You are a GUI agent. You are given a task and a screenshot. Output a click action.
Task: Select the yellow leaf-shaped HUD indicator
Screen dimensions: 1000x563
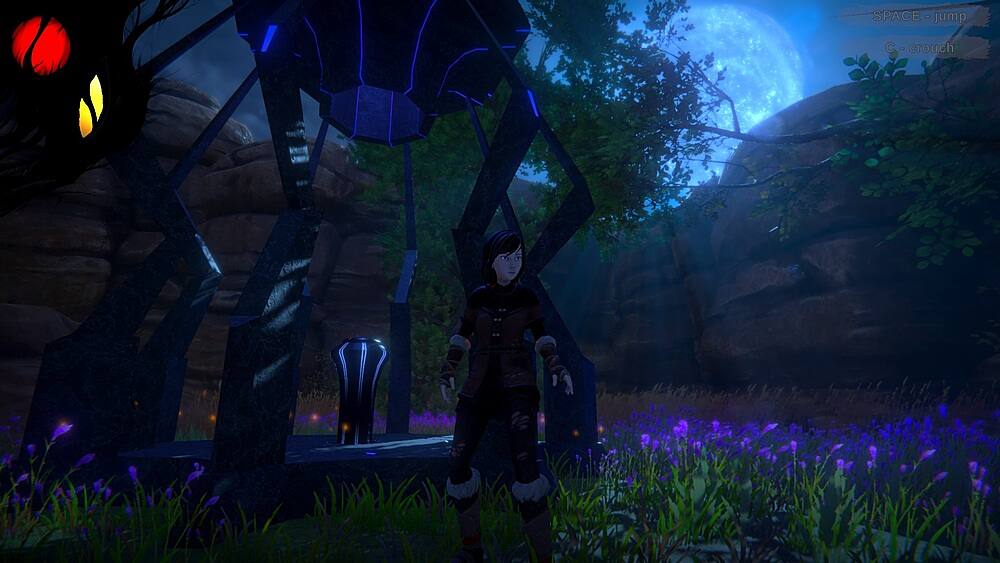point(91,106)
